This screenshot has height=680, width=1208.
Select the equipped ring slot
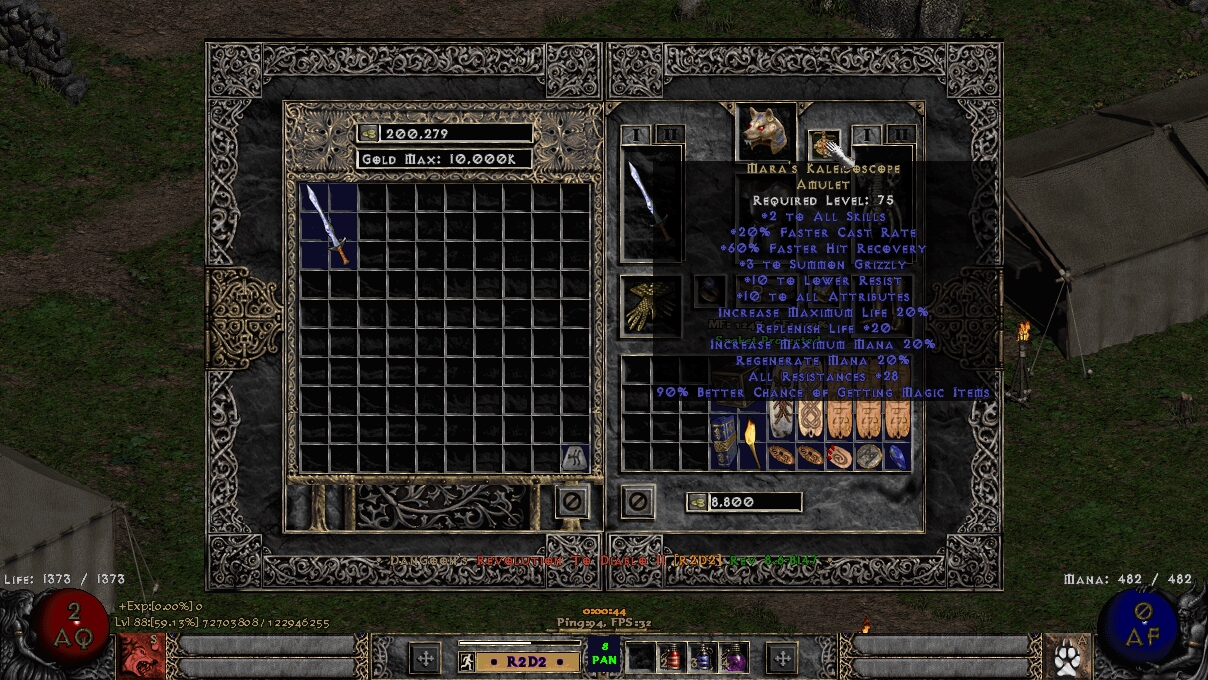[710, 291]
